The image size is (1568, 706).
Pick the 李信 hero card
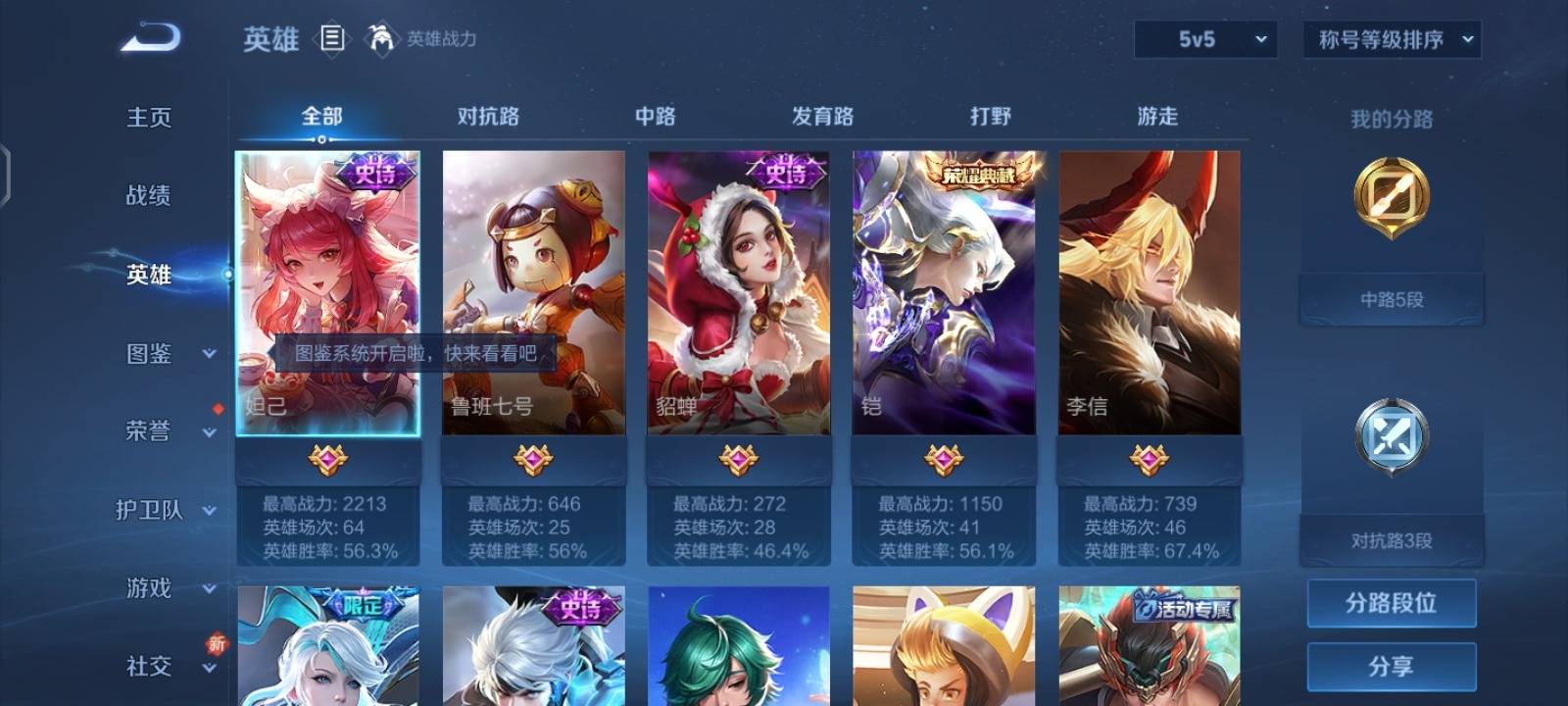1149,292
